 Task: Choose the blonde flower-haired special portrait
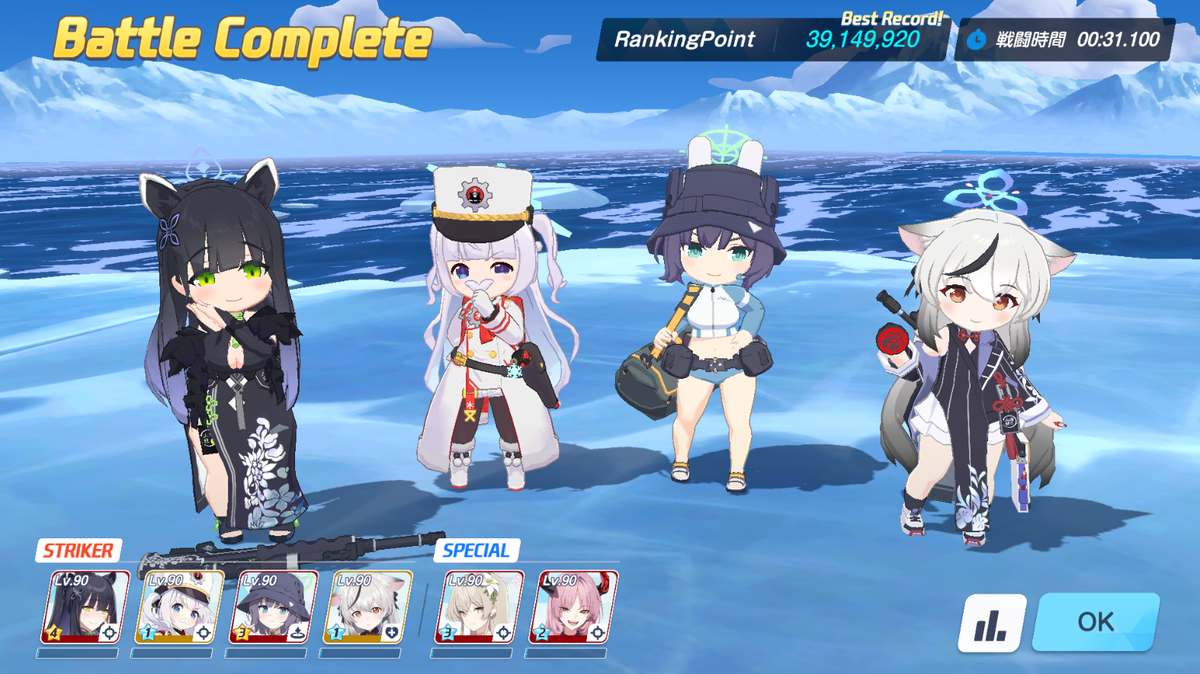pos(479,607)
